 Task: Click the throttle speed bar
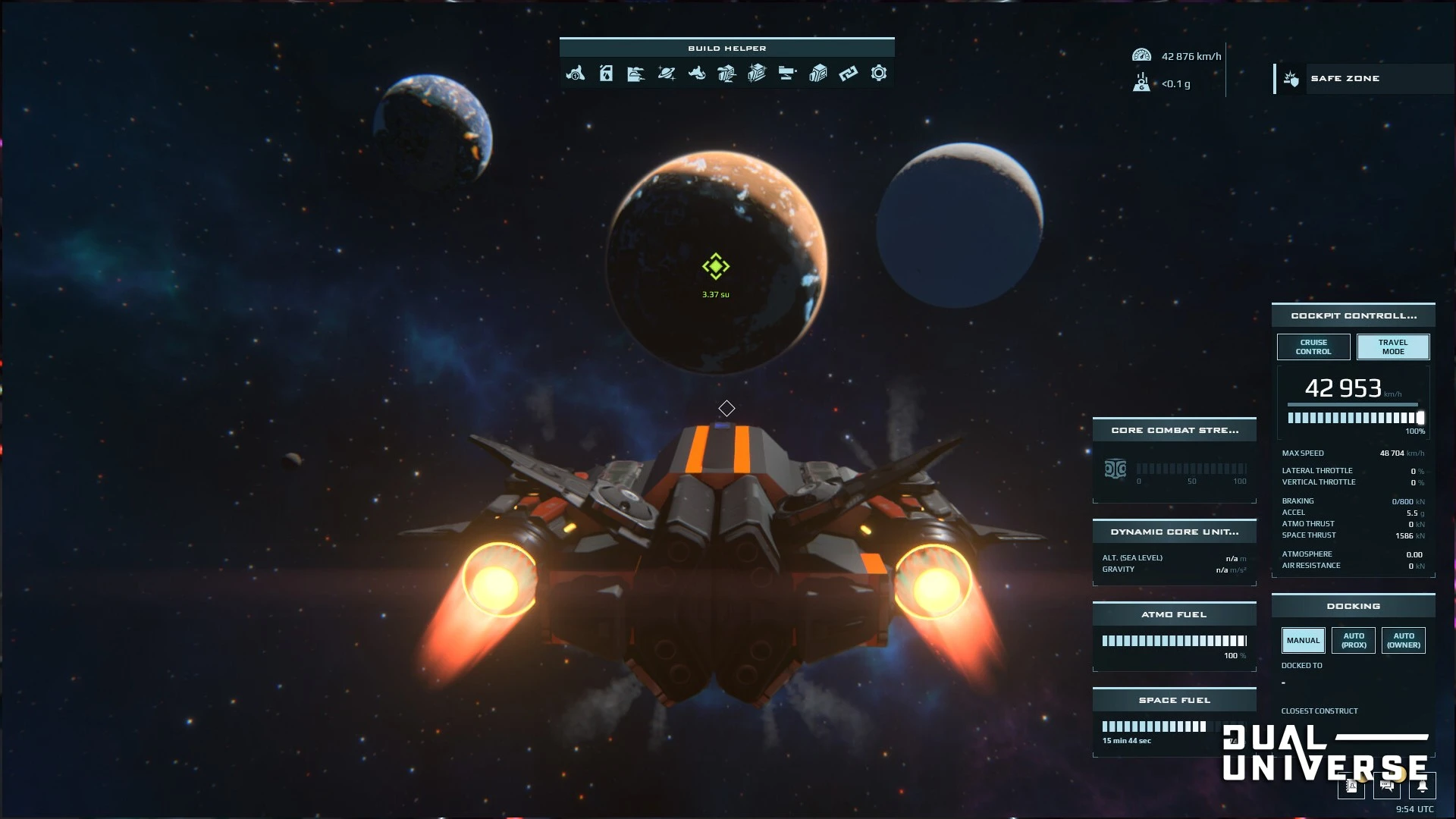point(1355,418)
